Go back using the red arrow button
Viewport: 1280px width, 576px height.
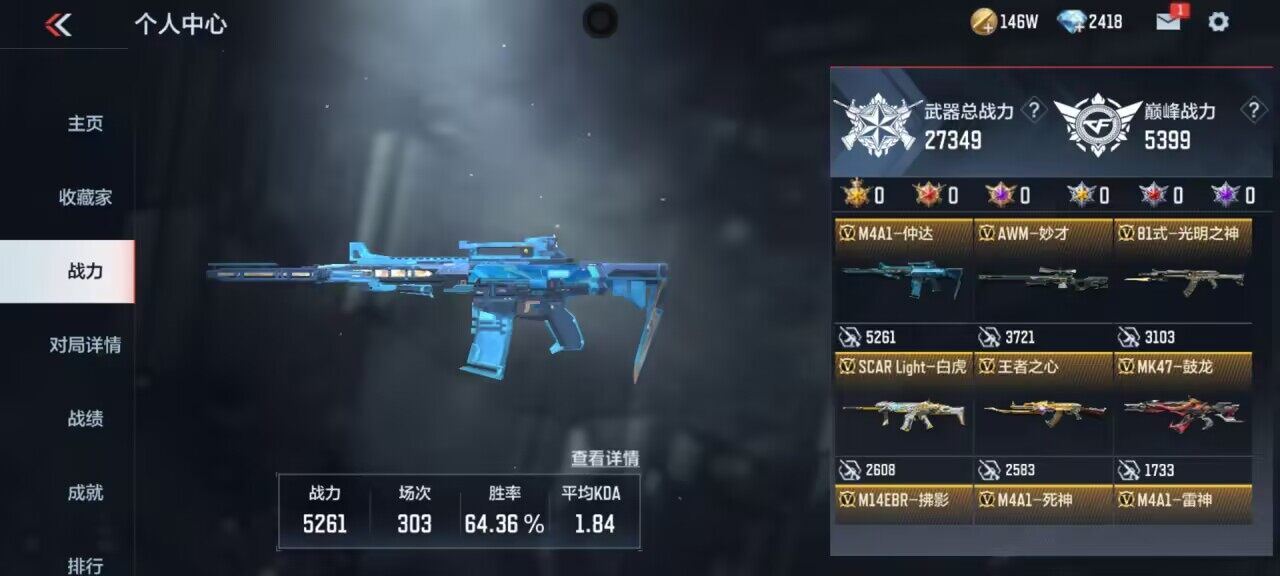pos(58,25)
